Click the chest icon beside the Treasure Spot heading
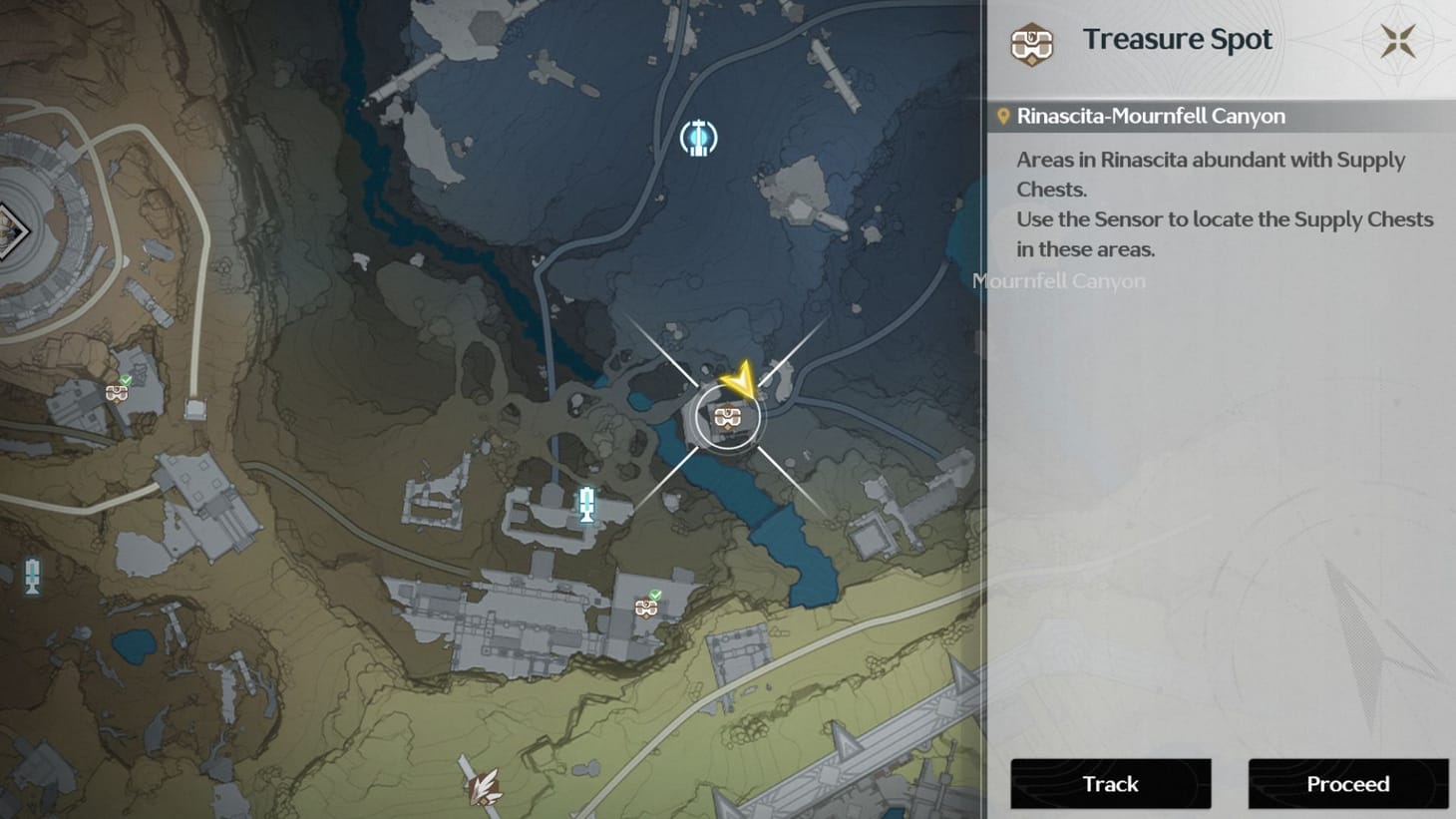Image resolution: width=1456 pixels, height=819 pixels. click(1033, 44)
